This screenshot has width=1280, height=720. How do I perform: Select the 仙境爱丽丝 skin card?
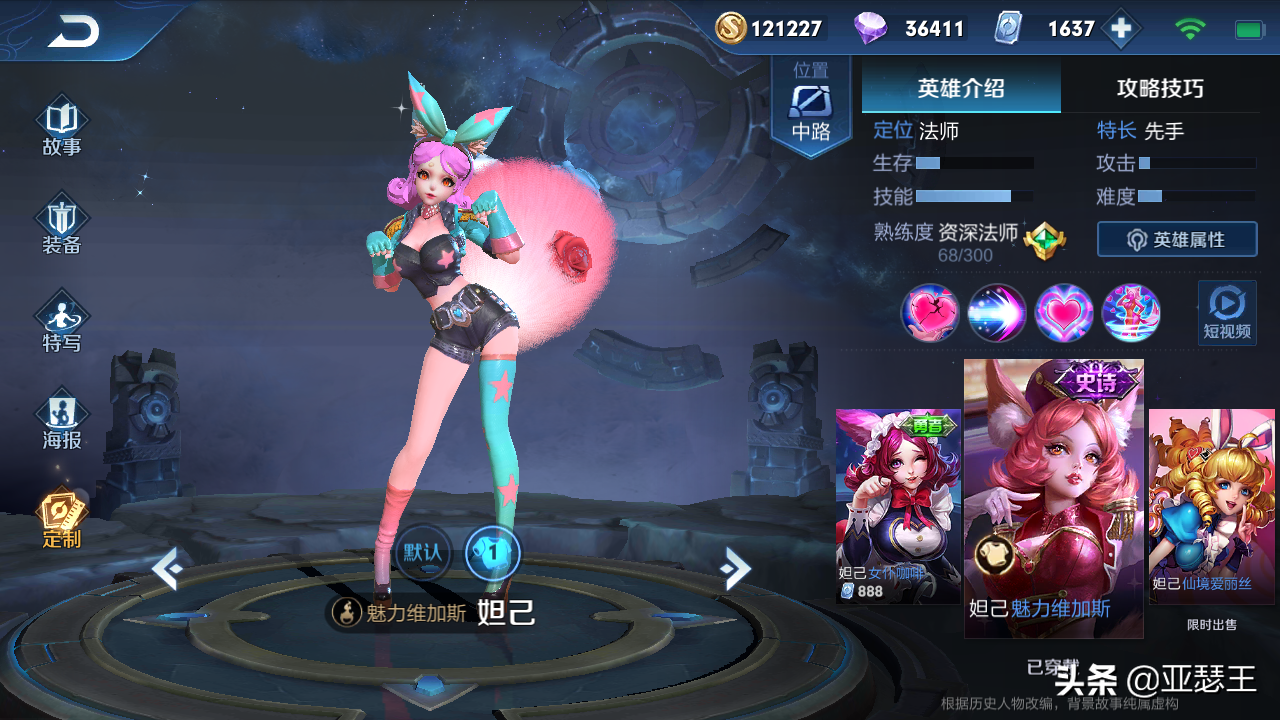click(1212, 505)
